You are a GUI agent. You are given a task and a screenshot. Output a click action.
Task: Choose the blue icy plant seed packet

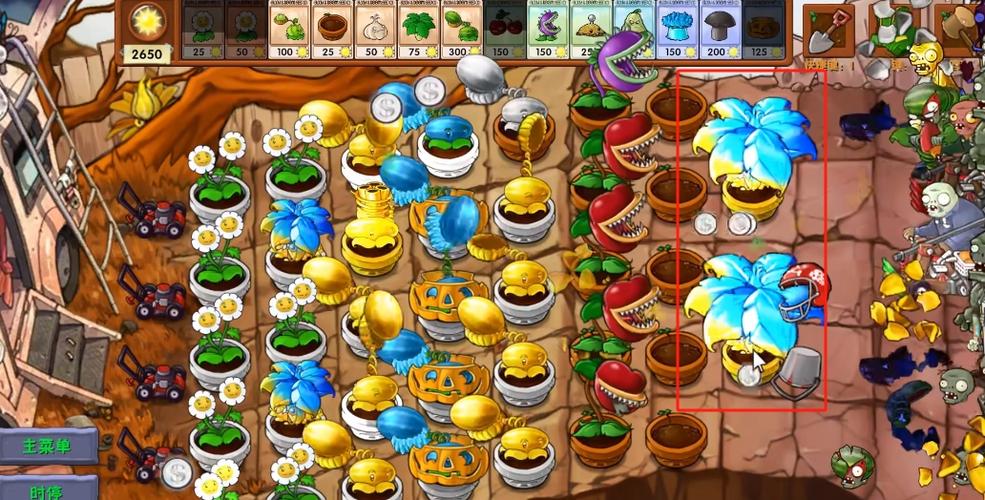coord(676,30)
